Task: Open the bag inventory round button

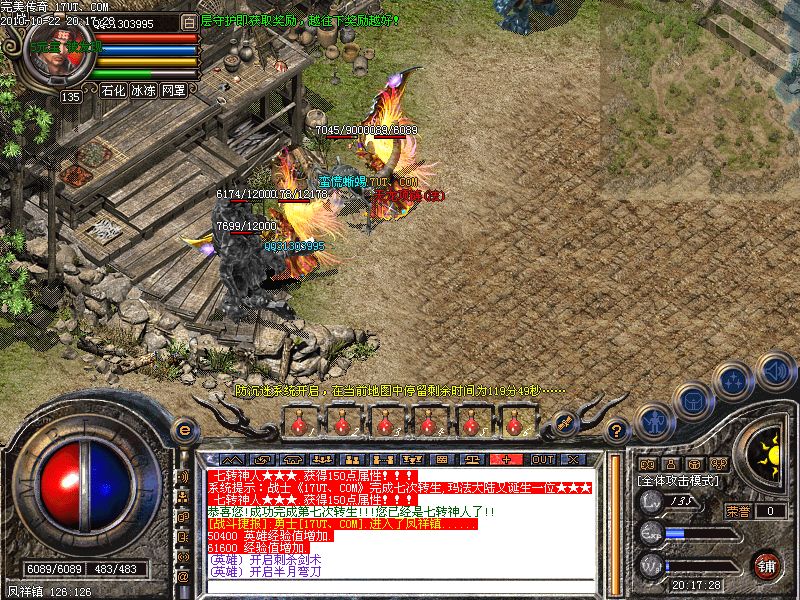Action: [x=694, y=401]
